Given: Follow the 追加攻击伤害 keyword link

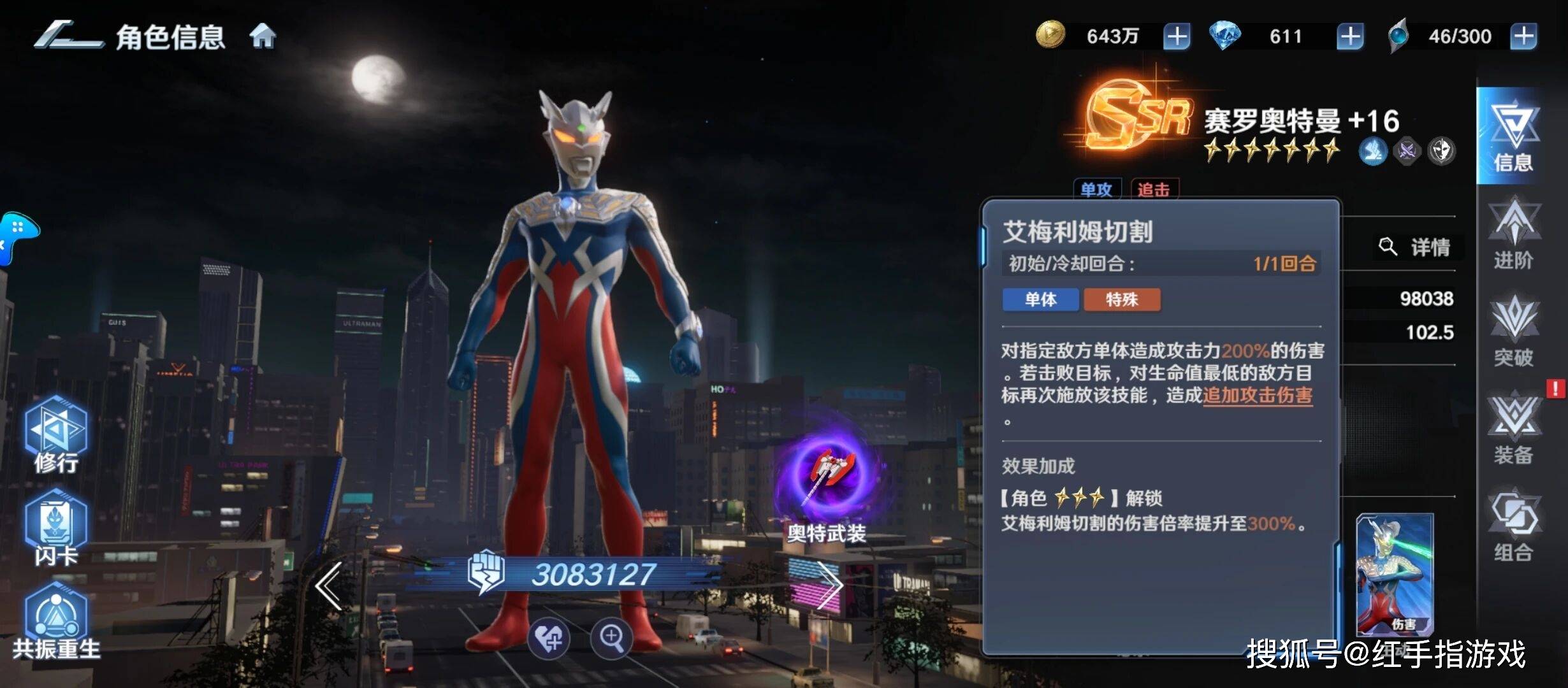Looking at the screenshot, I should [x=1257, y=396].
